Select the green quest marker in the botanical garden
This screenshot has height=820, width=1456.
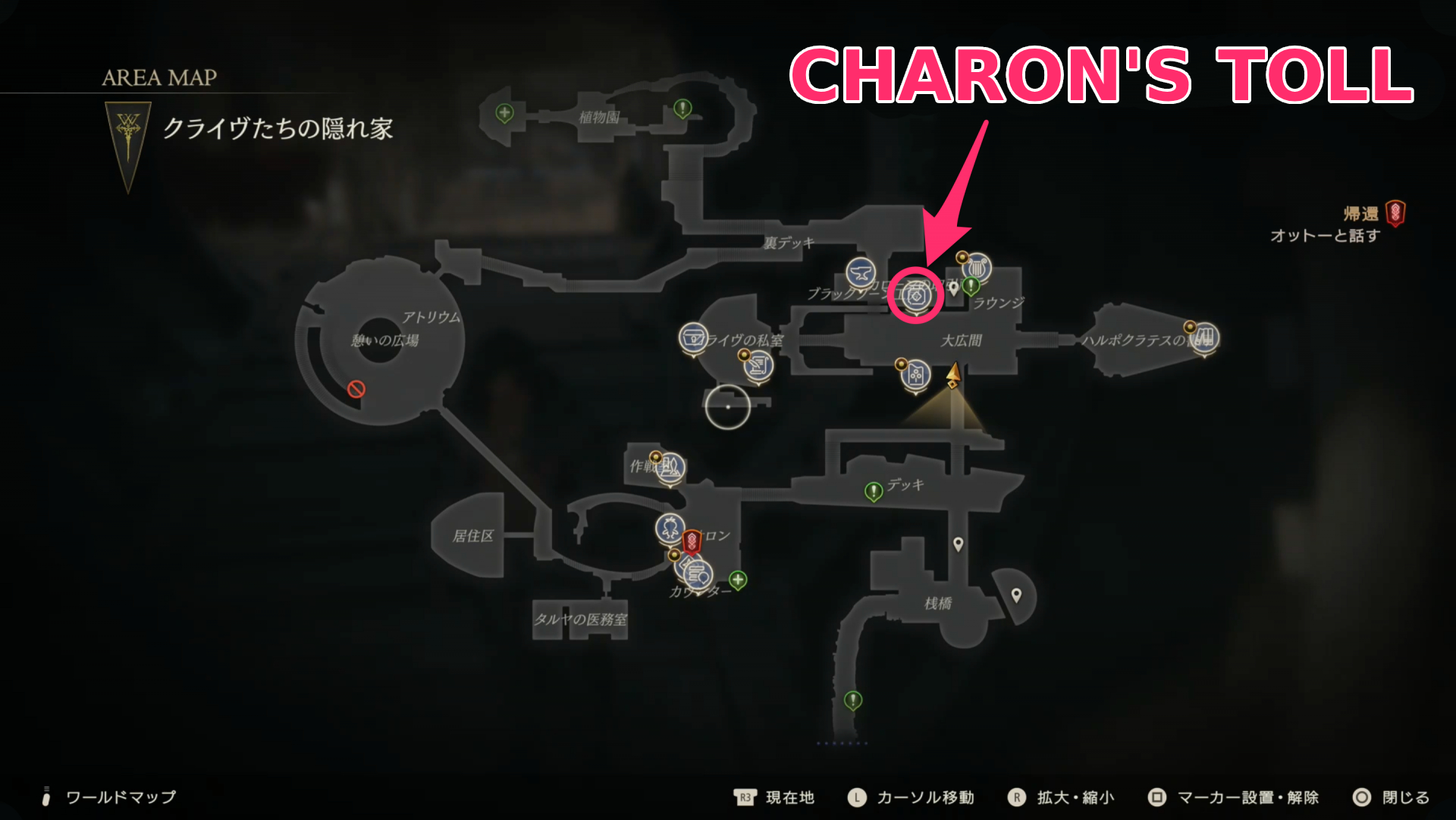(x=682, y=109)
